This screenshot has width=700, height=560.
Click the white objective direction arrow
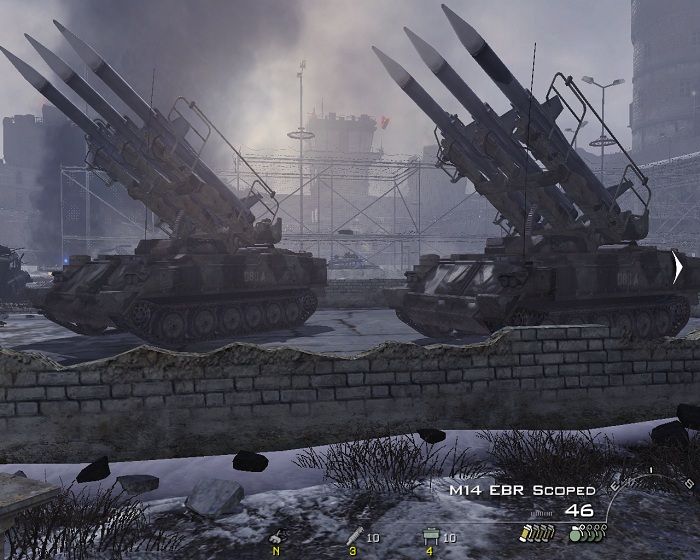[678, 268]
